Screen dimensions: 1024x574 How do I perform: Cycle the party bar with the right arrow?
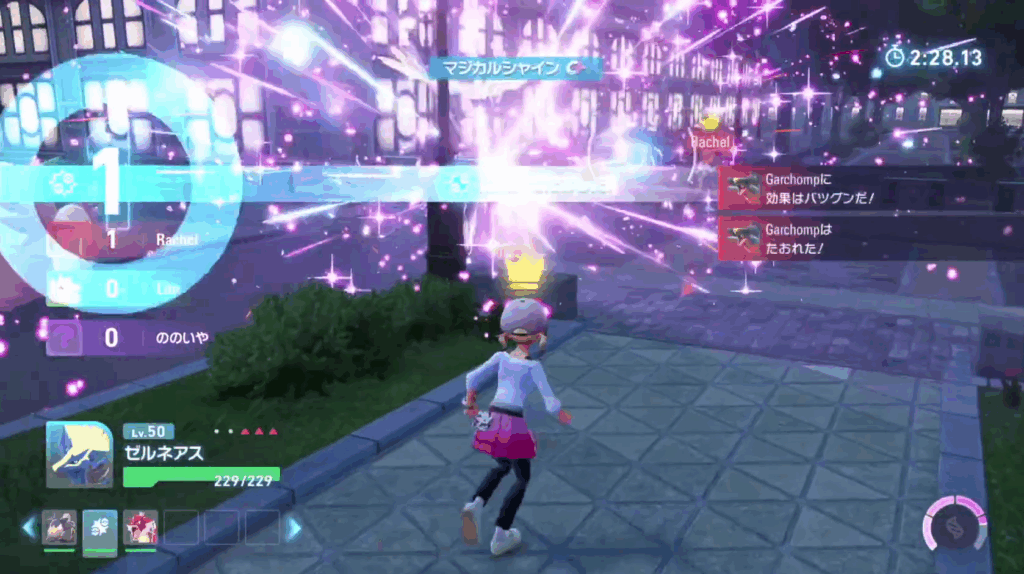click(x=293, y=527)
